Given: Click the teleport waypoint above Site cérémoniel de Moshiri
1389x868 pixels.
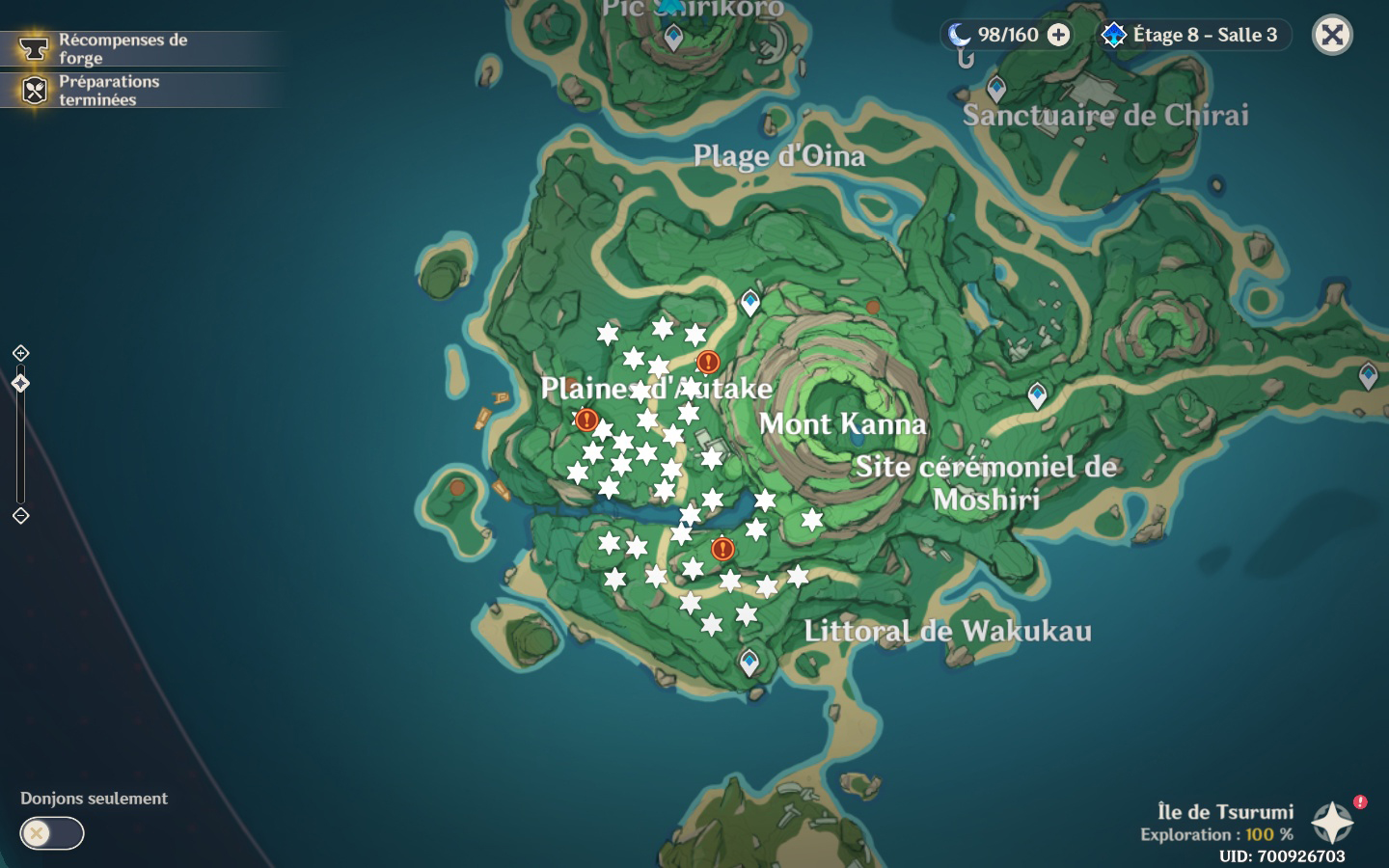Looking at the screenshot, I should point(1037,394).
